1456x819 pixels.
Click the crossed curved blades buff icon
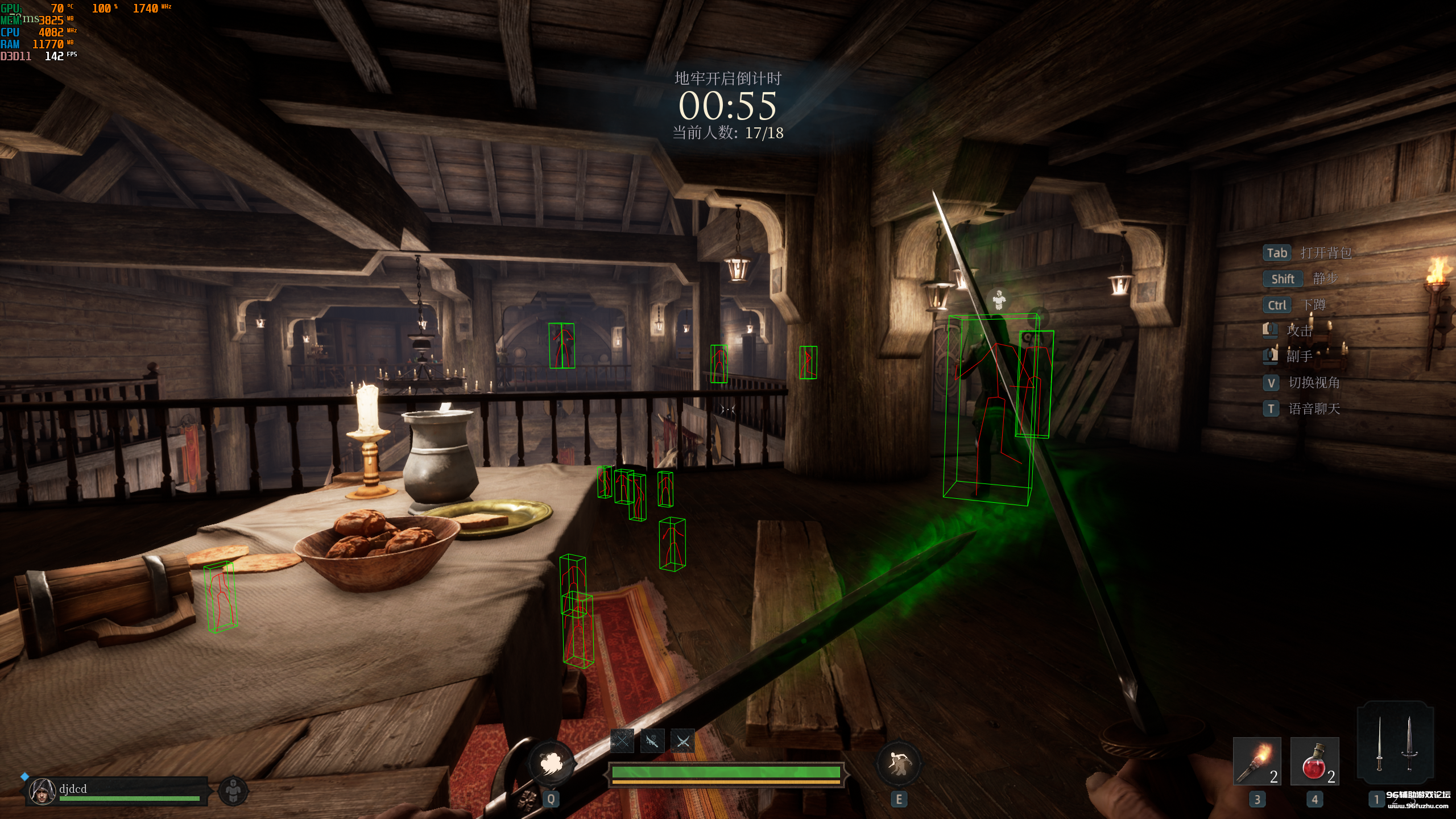point(682,741)
